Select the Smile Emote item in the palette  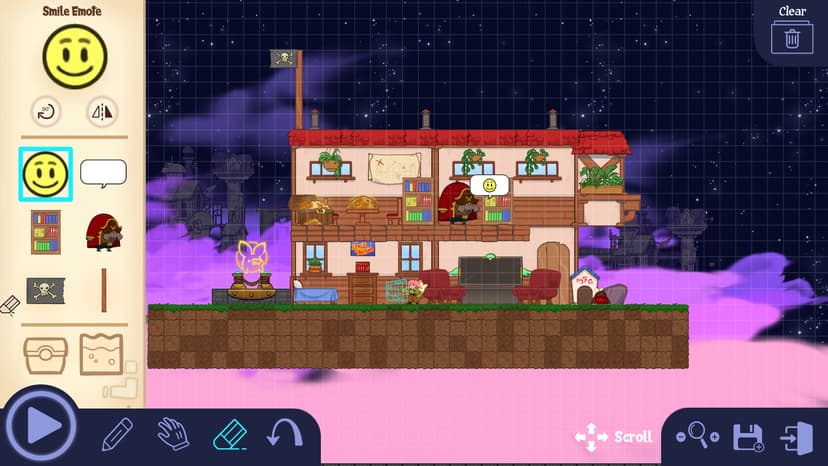coord(46,173)
